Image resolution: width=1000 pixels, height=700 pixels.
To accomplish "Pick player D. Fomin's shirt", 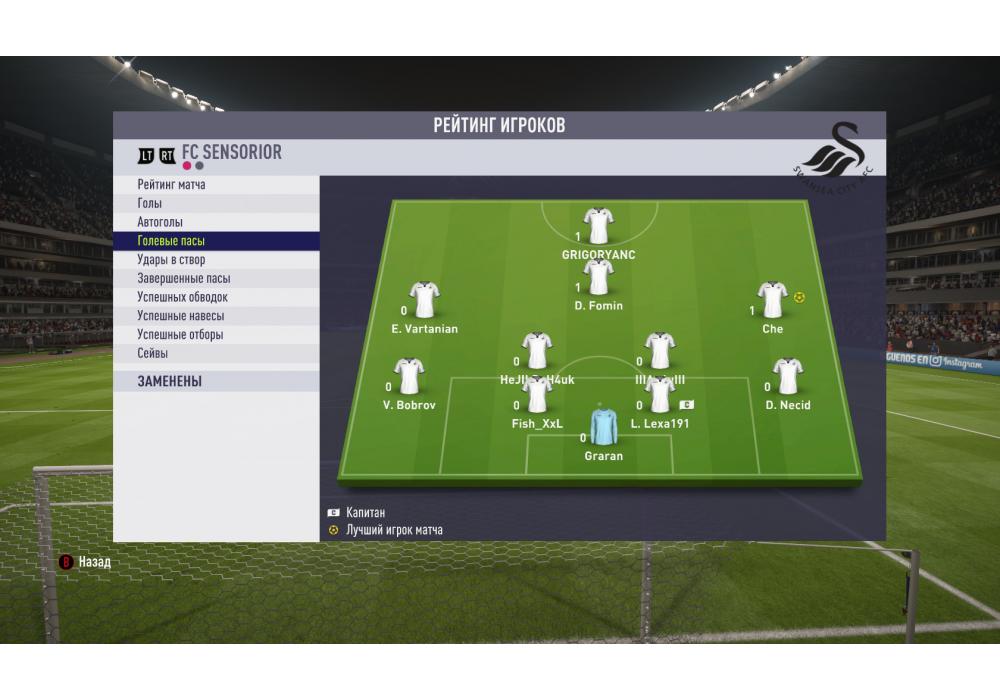I will 598,278.
